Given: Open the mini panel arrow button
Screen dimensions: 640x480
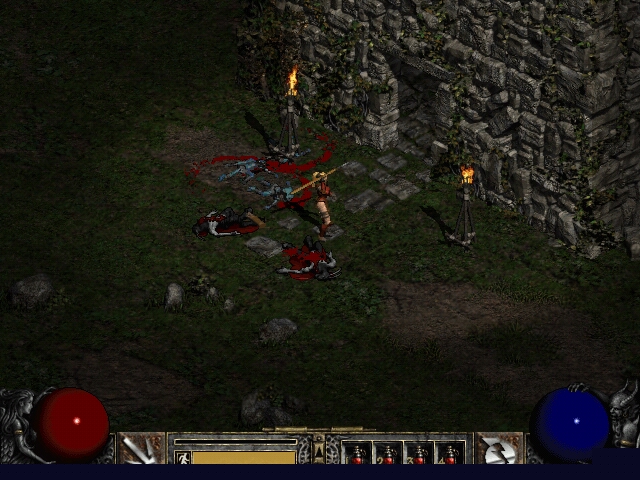Looking at the screenshot, I should coord(319,453).
